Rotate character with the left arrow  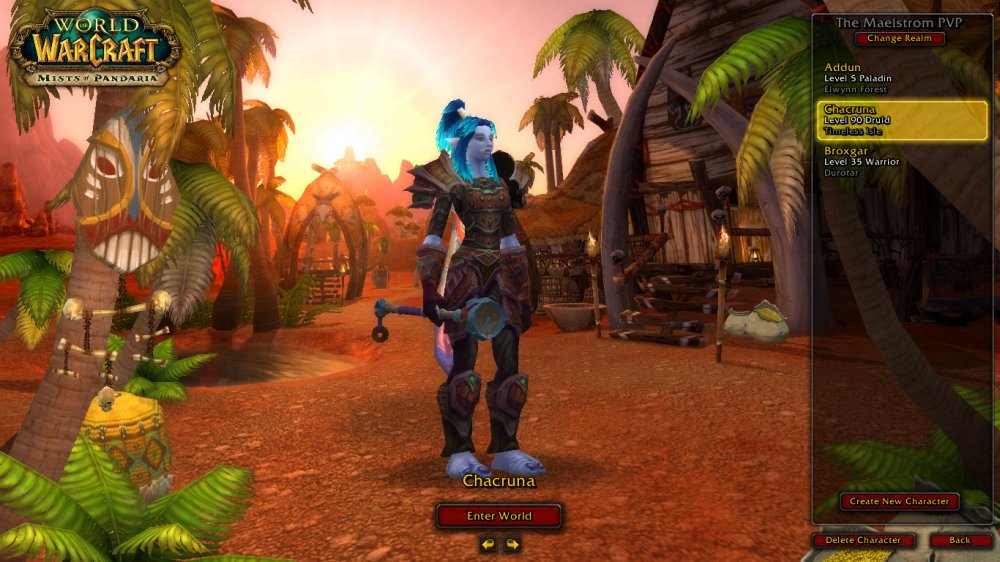tap(488, 544)
